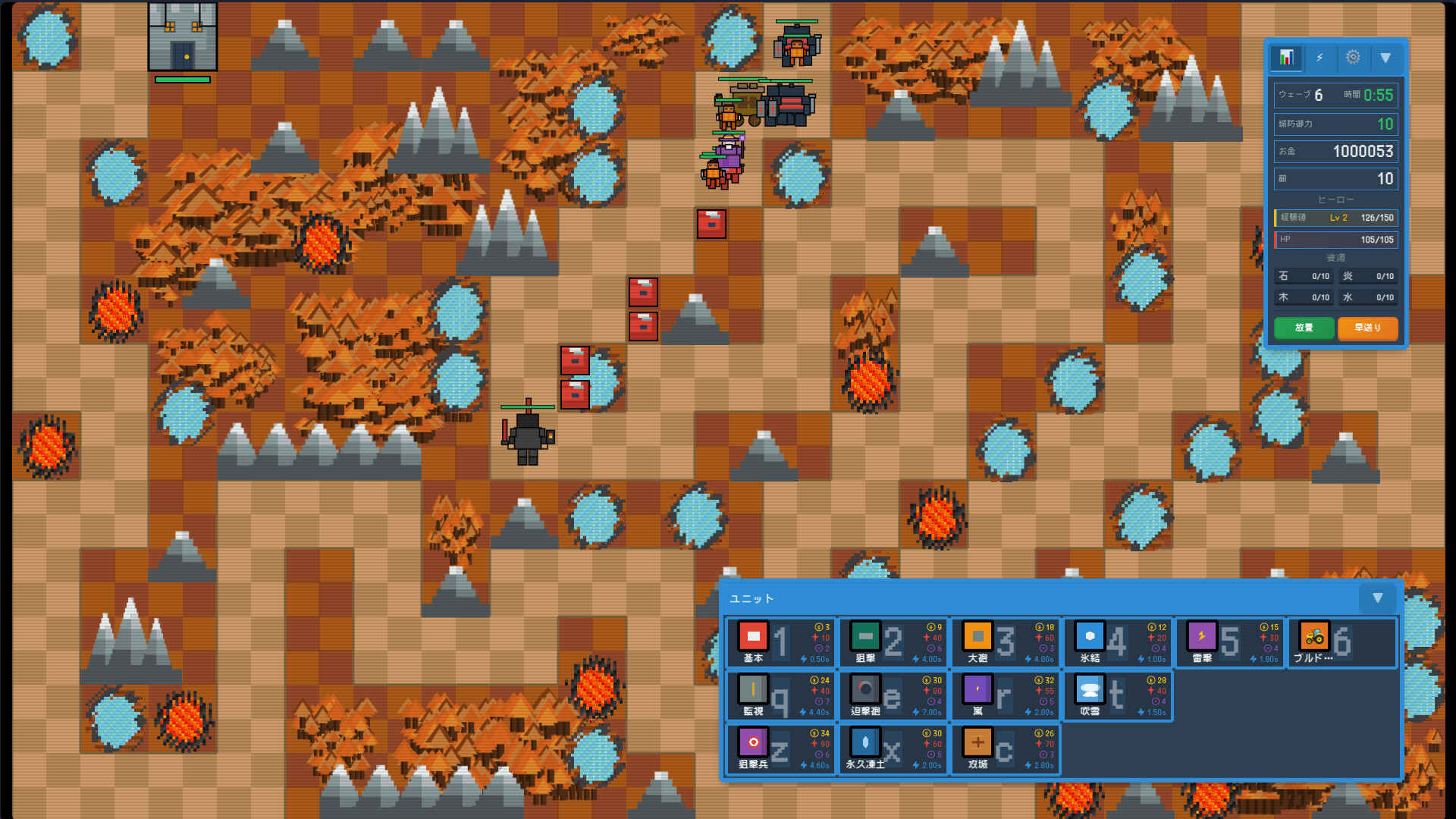1456x819 pixels.
Task: Switch to the lightning tab in side panel
Action: (1319, 58)
